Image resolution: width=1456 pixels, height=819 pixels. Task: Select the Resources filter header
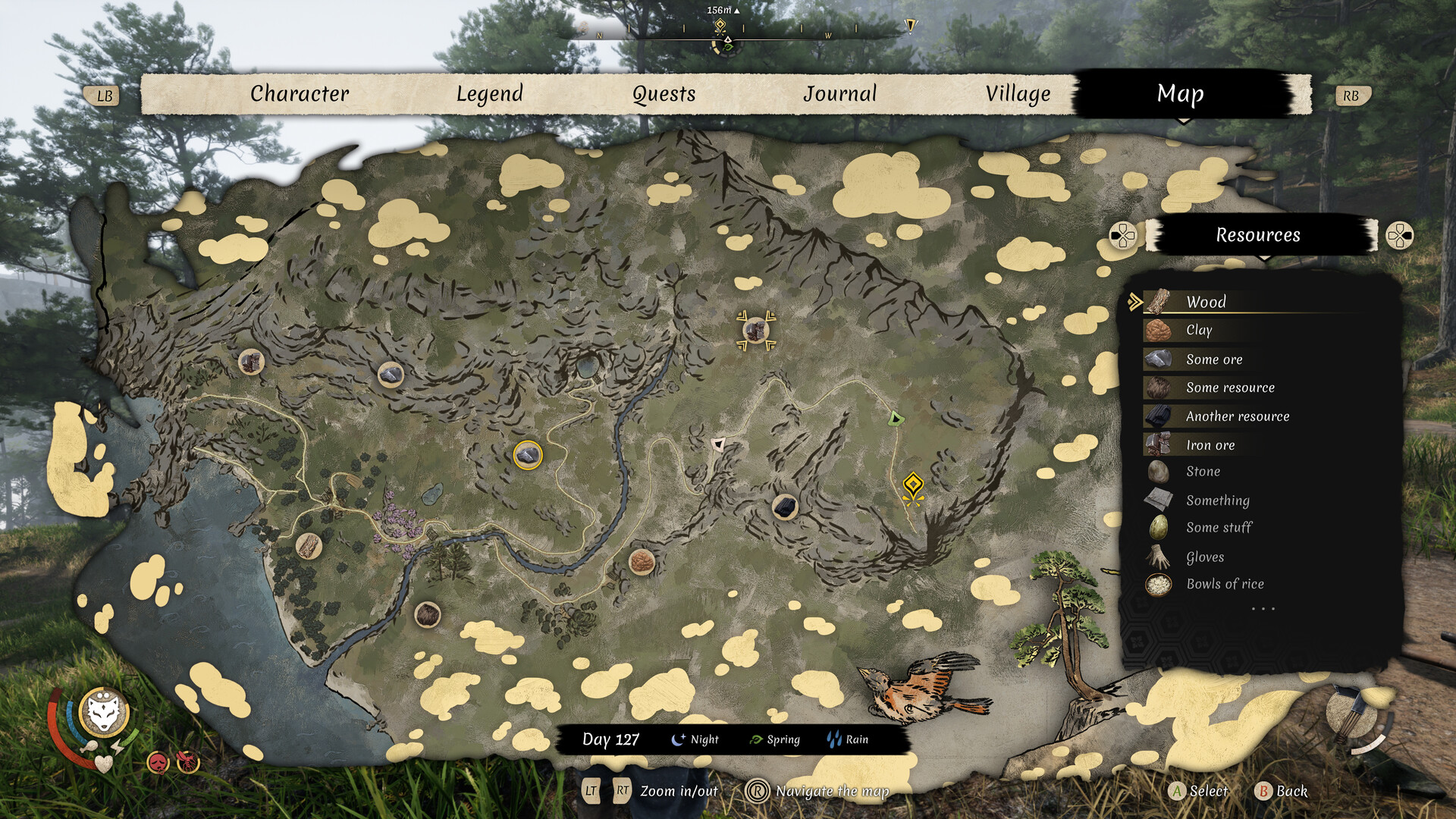tap(1258, 235)
